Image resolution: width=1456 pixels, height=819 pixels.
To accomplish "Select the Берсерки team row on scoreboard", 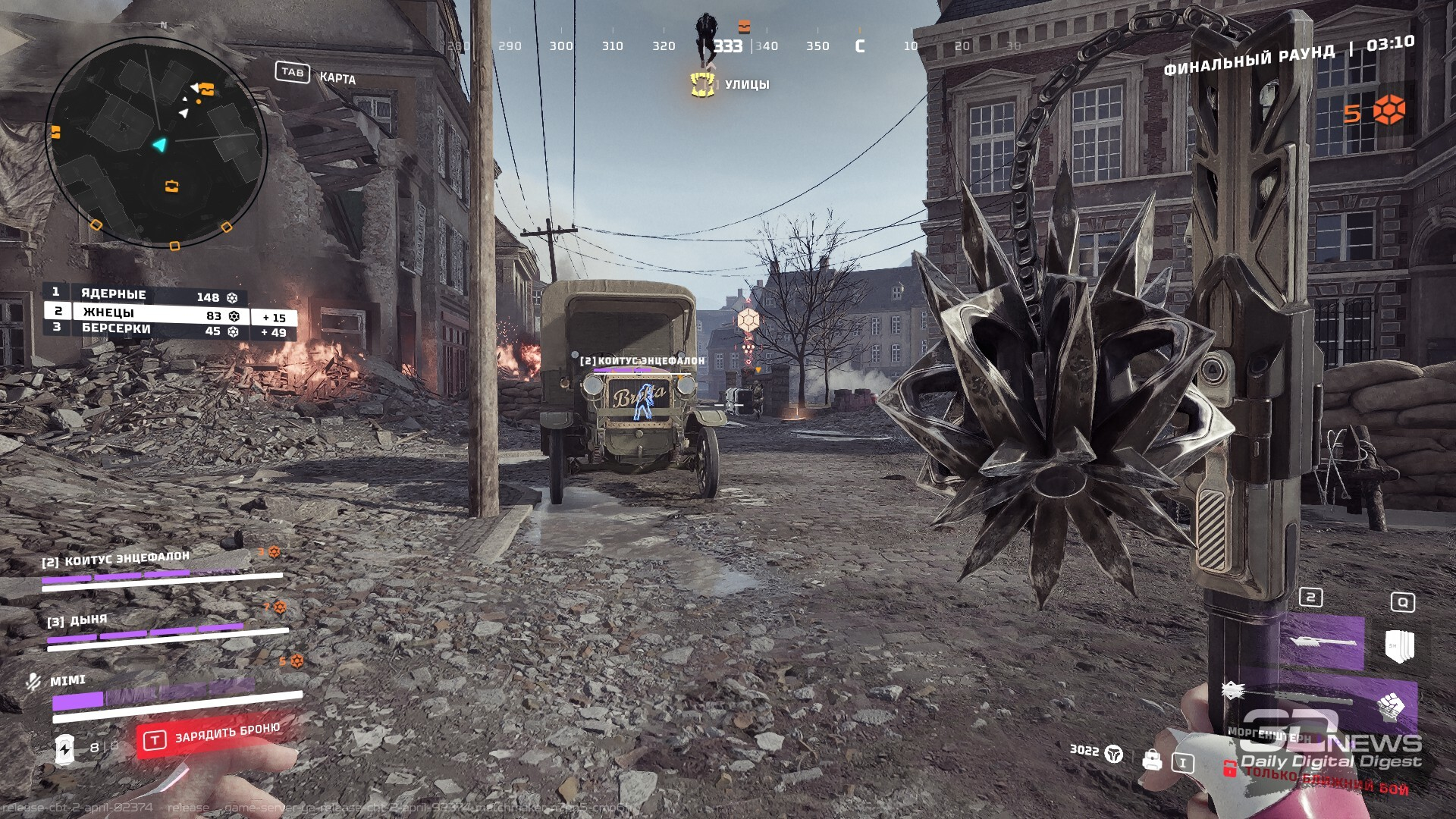I will click(x=144, y=329).
